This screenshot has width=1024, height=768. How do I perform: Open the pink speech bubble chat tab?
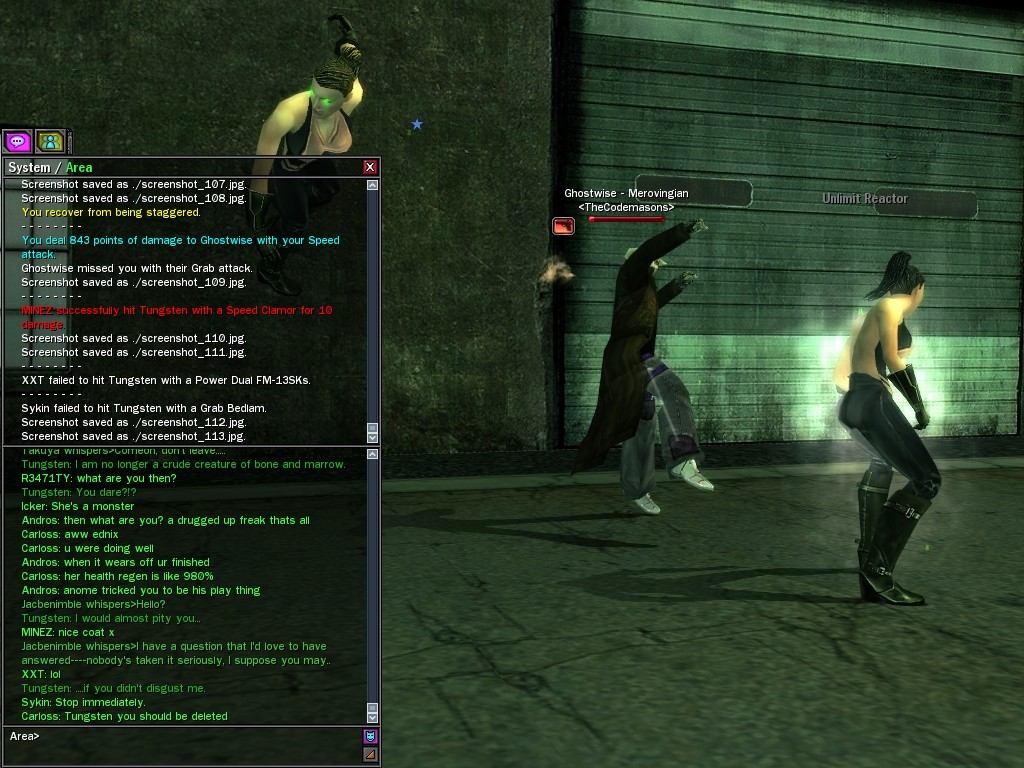click(x=17, y=142)
